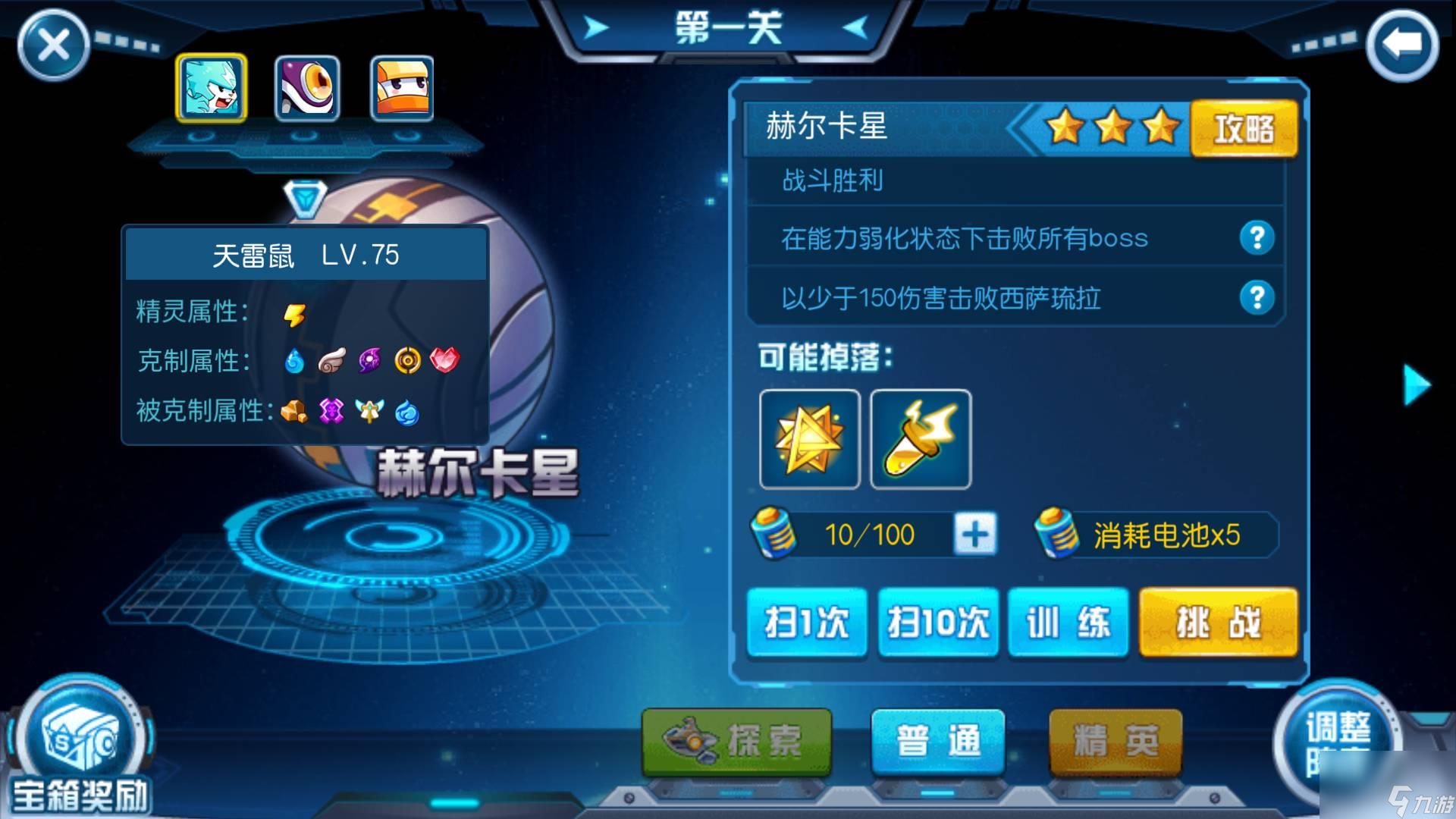Screen dimensions: 1456x819
Task: Click the golden star fragment drop item
Action: click(808, 440)
